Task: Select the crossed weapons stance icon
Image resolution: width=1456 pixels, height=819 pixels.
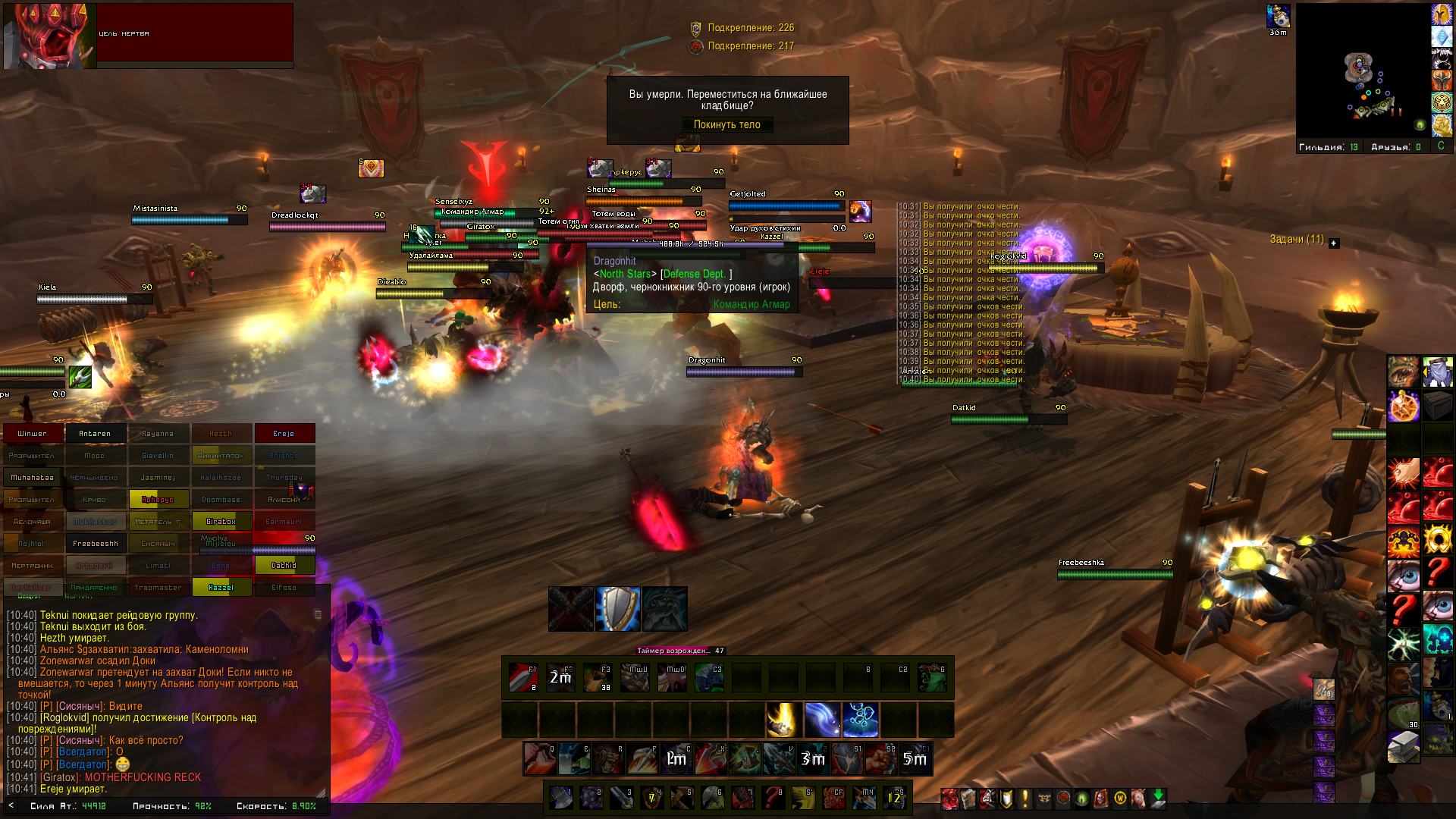Action: (571, 609)
